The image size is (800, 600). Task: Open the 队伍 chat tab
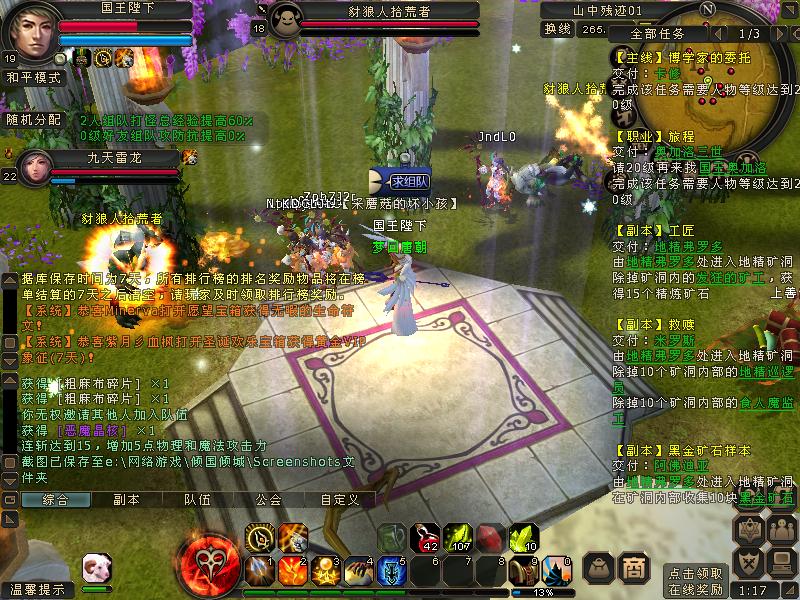tap(196, 499)
